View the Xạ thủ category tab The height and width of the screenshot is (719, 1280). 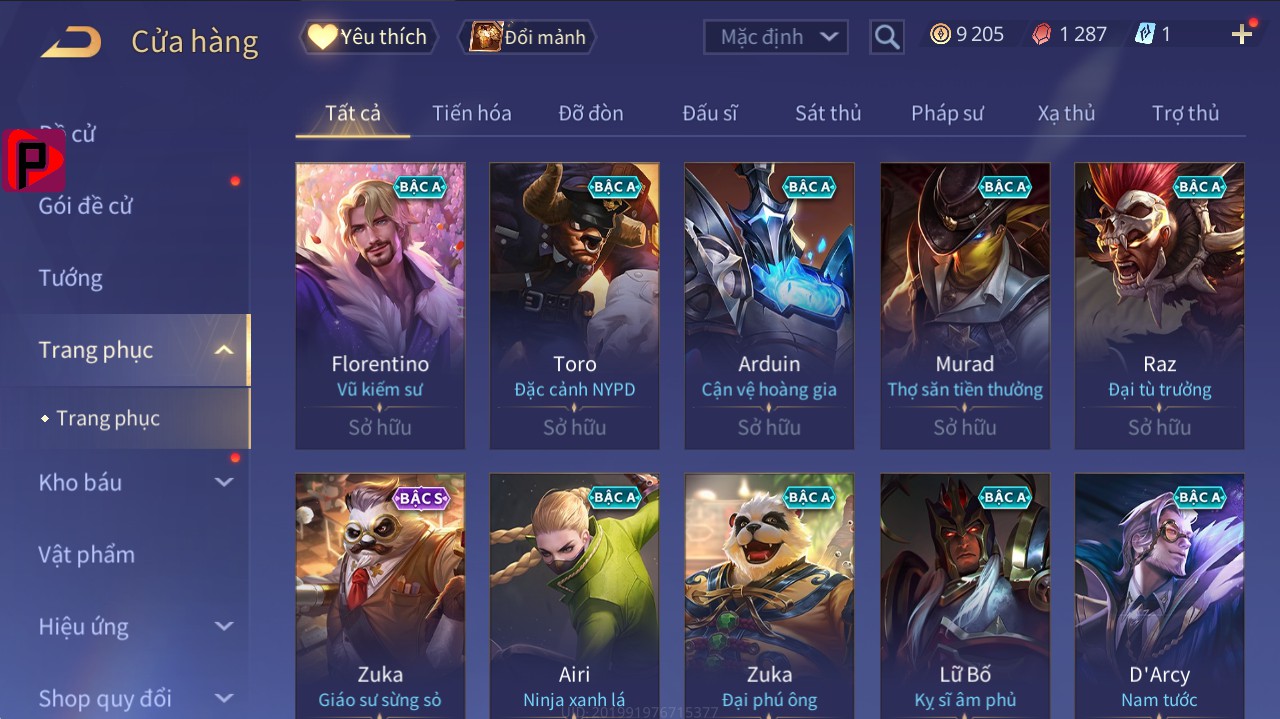coord(1066,113)
